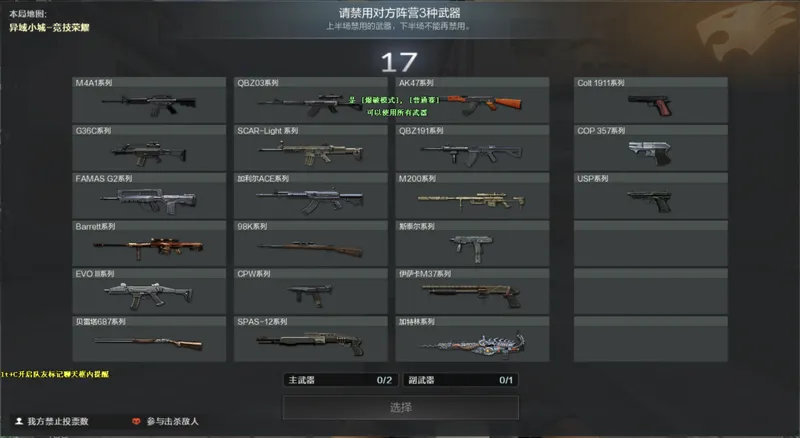Select the G36C series rifle

149,148
